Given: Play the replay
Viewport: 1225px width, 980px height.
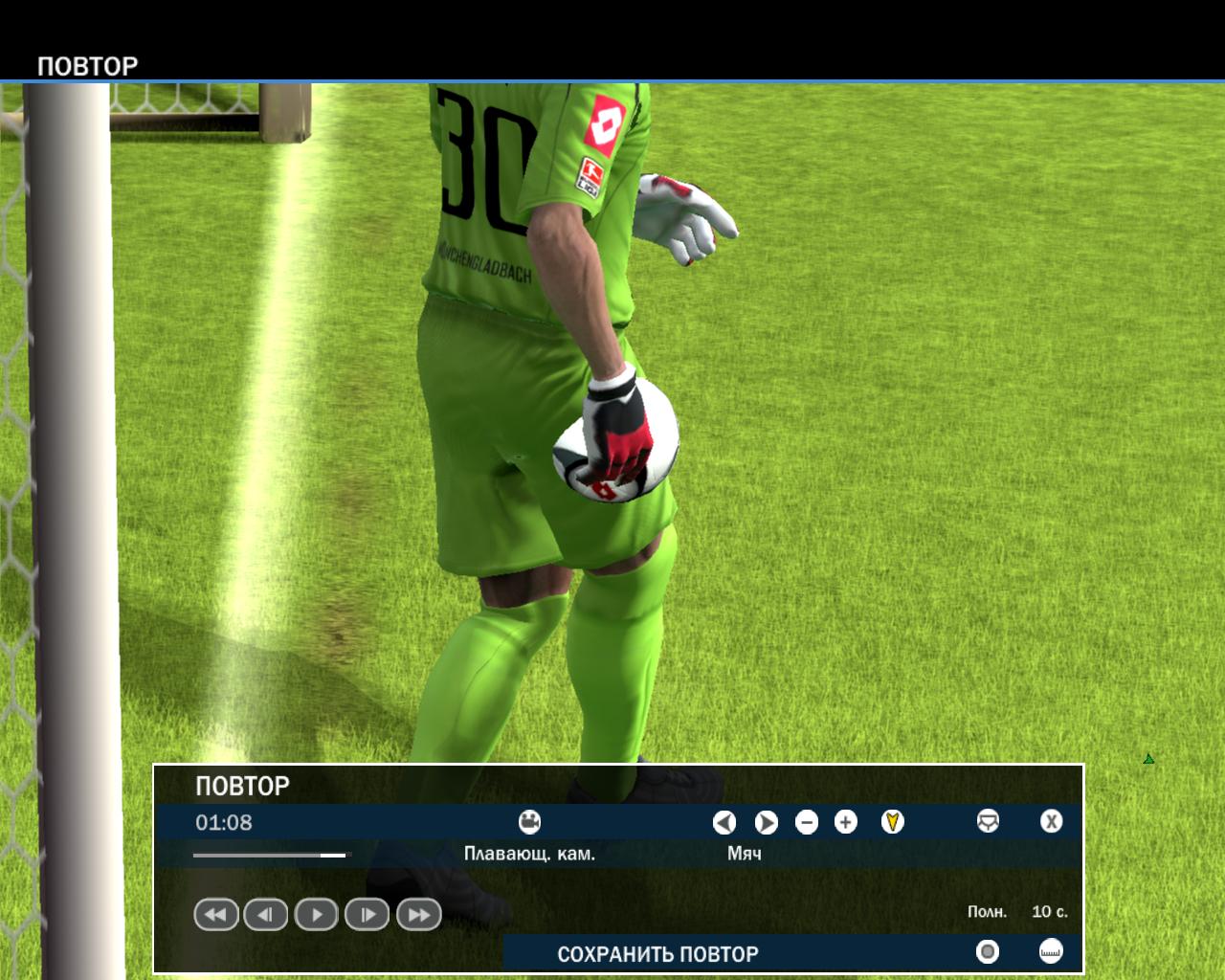Looking at the screenshot, I should [x=317, y=915].
